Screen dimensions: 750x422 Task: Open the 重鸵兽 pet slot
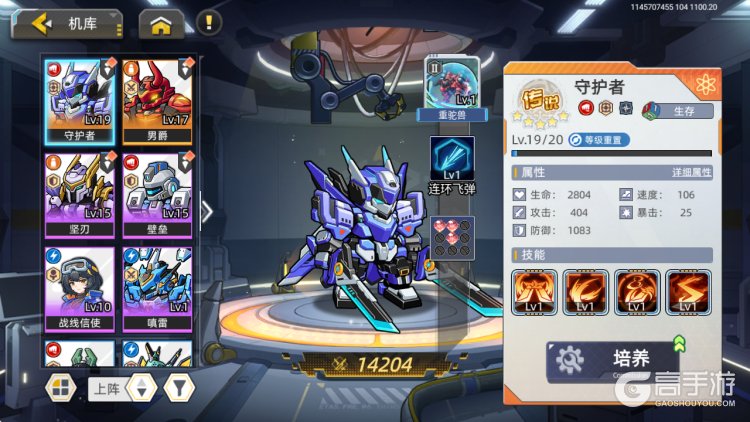(x=453, y=88)
